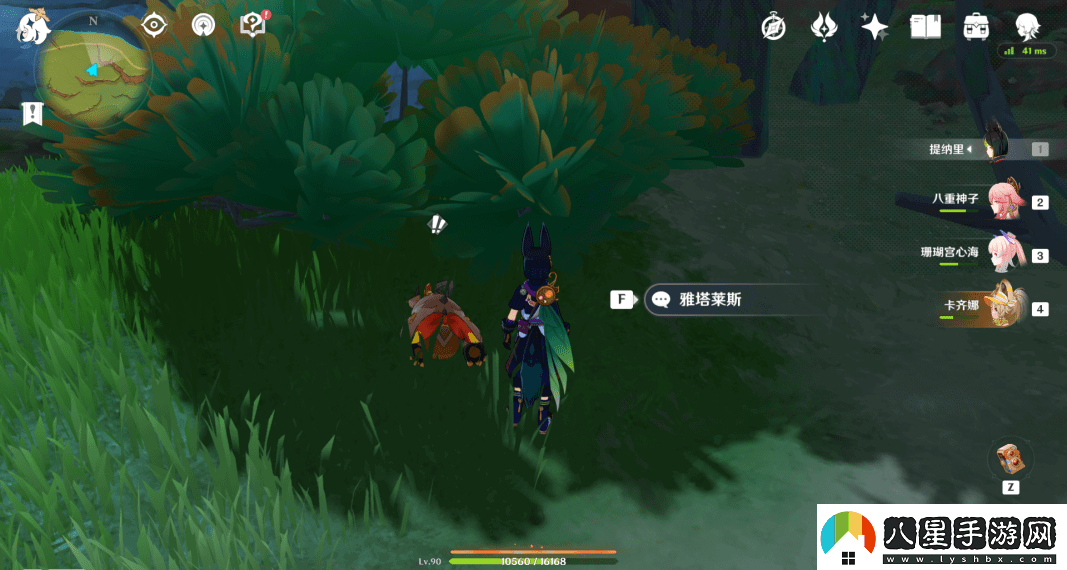Viewport: 1067px width, 570px height.
Task: Open the battle pass icon
Action: 823,27
